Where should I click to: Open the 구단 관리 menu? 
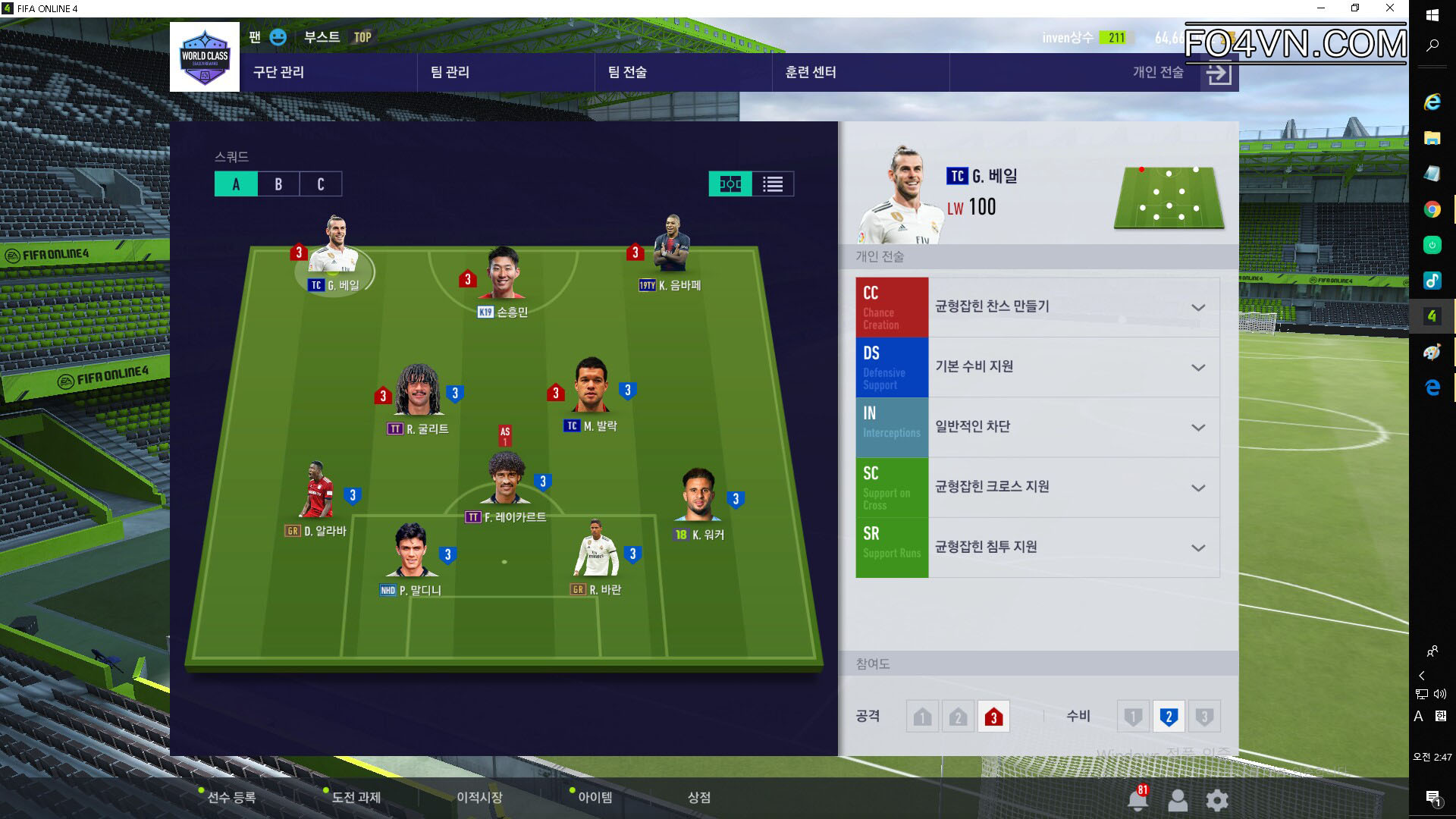[x=278, y=72]
